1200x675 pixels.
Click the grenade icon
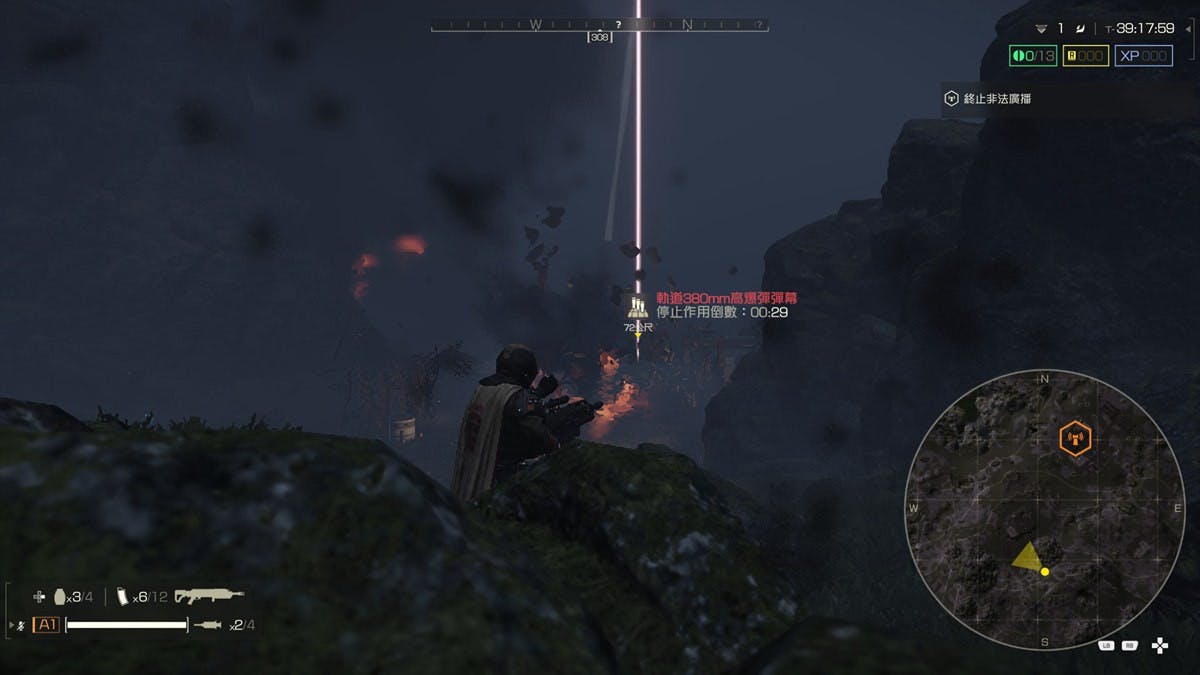59,596
